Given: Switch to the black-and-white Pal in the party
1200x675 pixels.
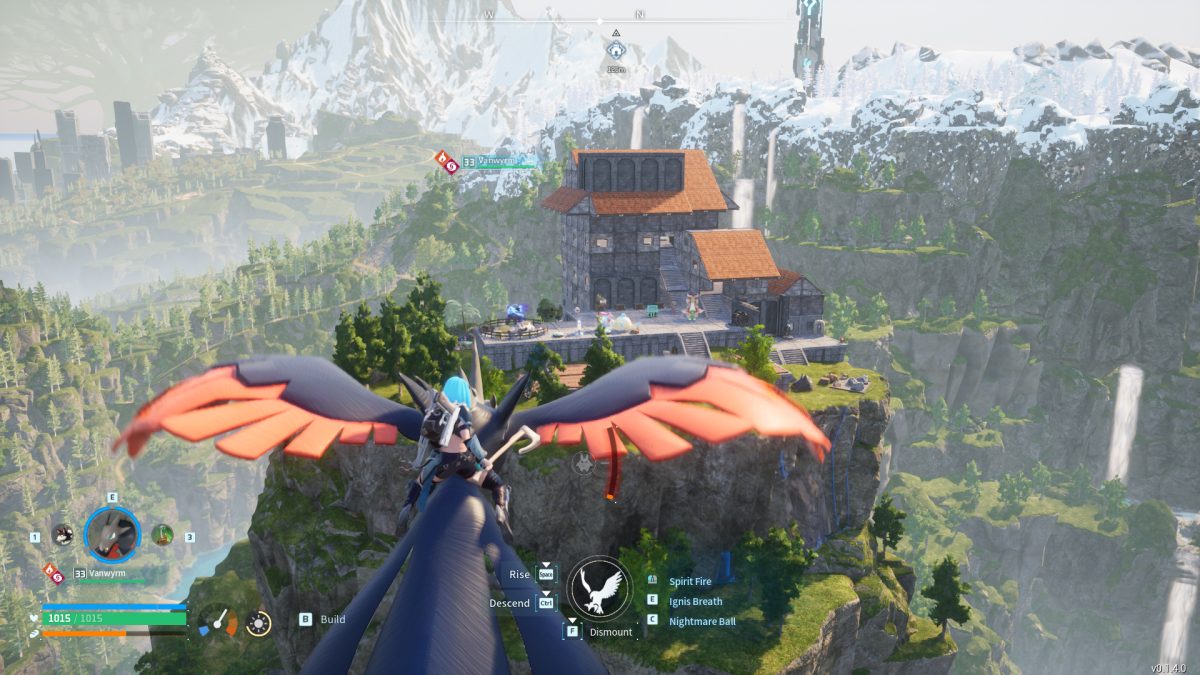Looking at the screenshot, I should pos(62,535).
